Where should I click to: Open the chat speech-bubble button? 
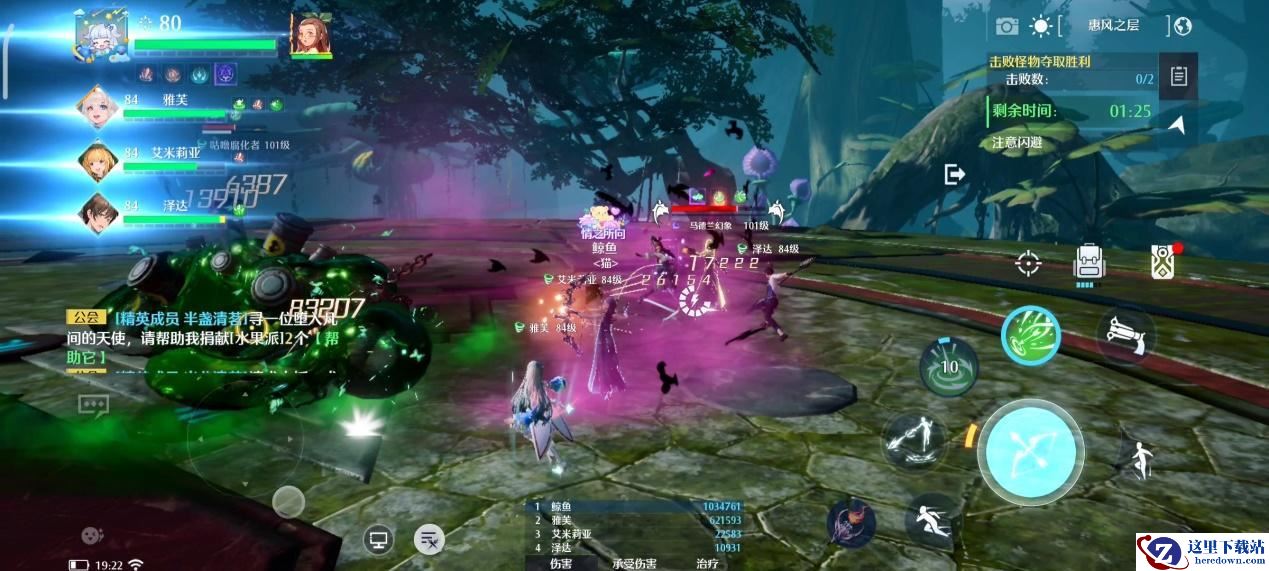point(93,405)
